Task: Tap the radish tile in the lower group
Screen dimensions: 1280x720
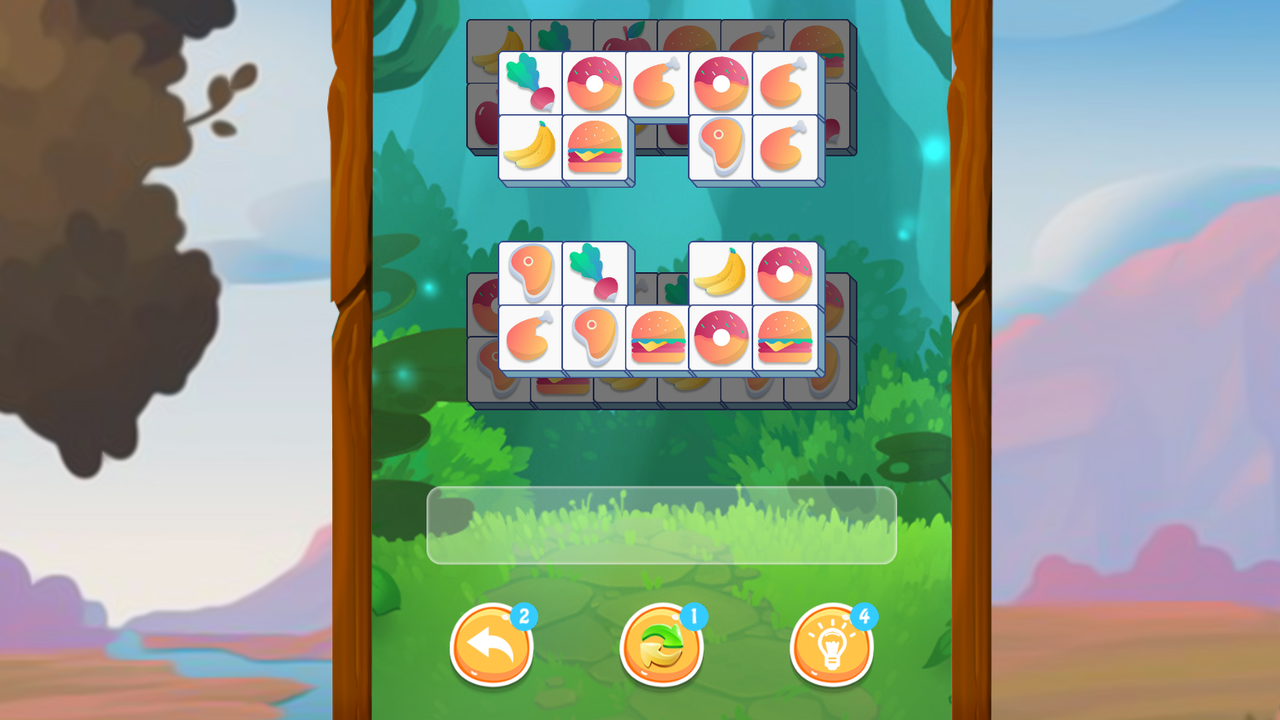Action: (x=595, y=273)
